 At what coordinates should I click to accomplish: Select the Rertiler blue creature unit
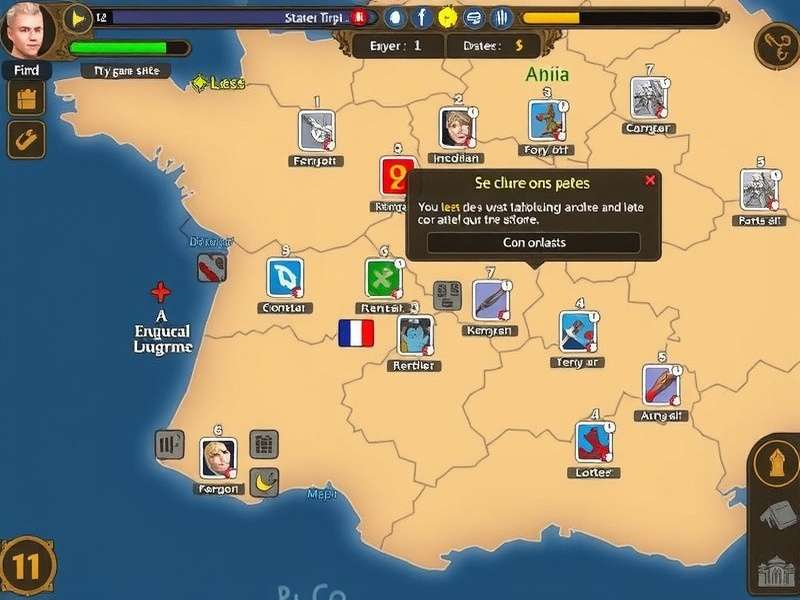[415, 336]
